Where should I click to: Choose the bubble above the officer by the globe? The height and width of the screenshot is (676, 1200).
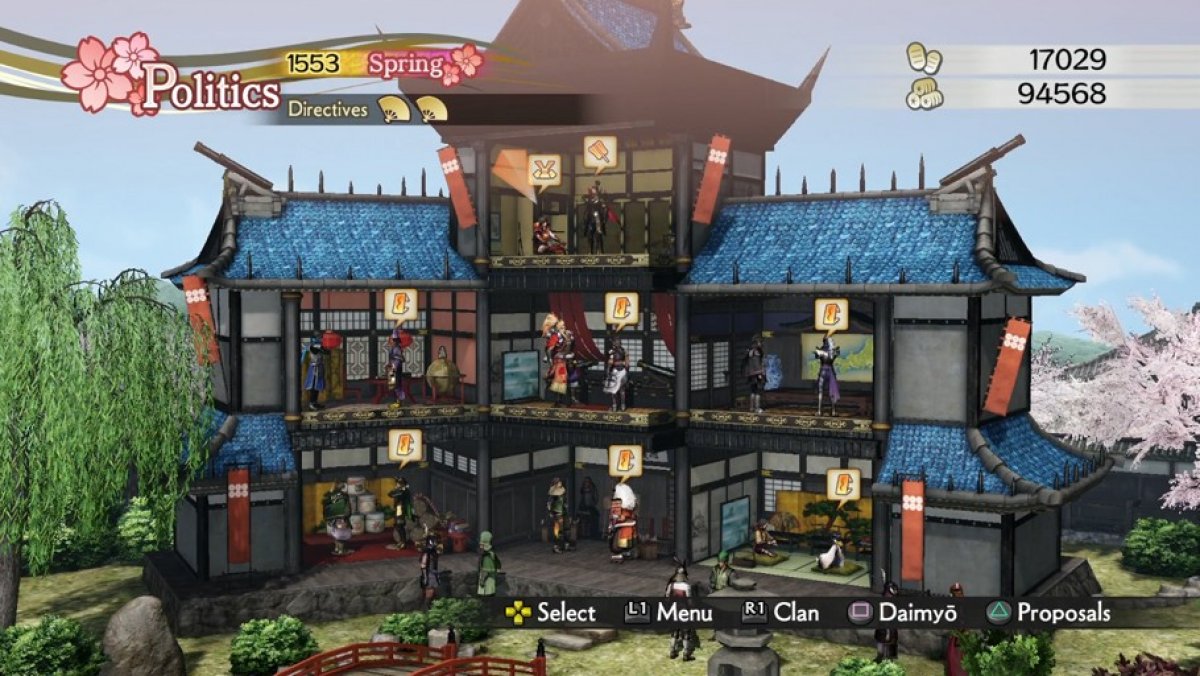tap(401, 304)
